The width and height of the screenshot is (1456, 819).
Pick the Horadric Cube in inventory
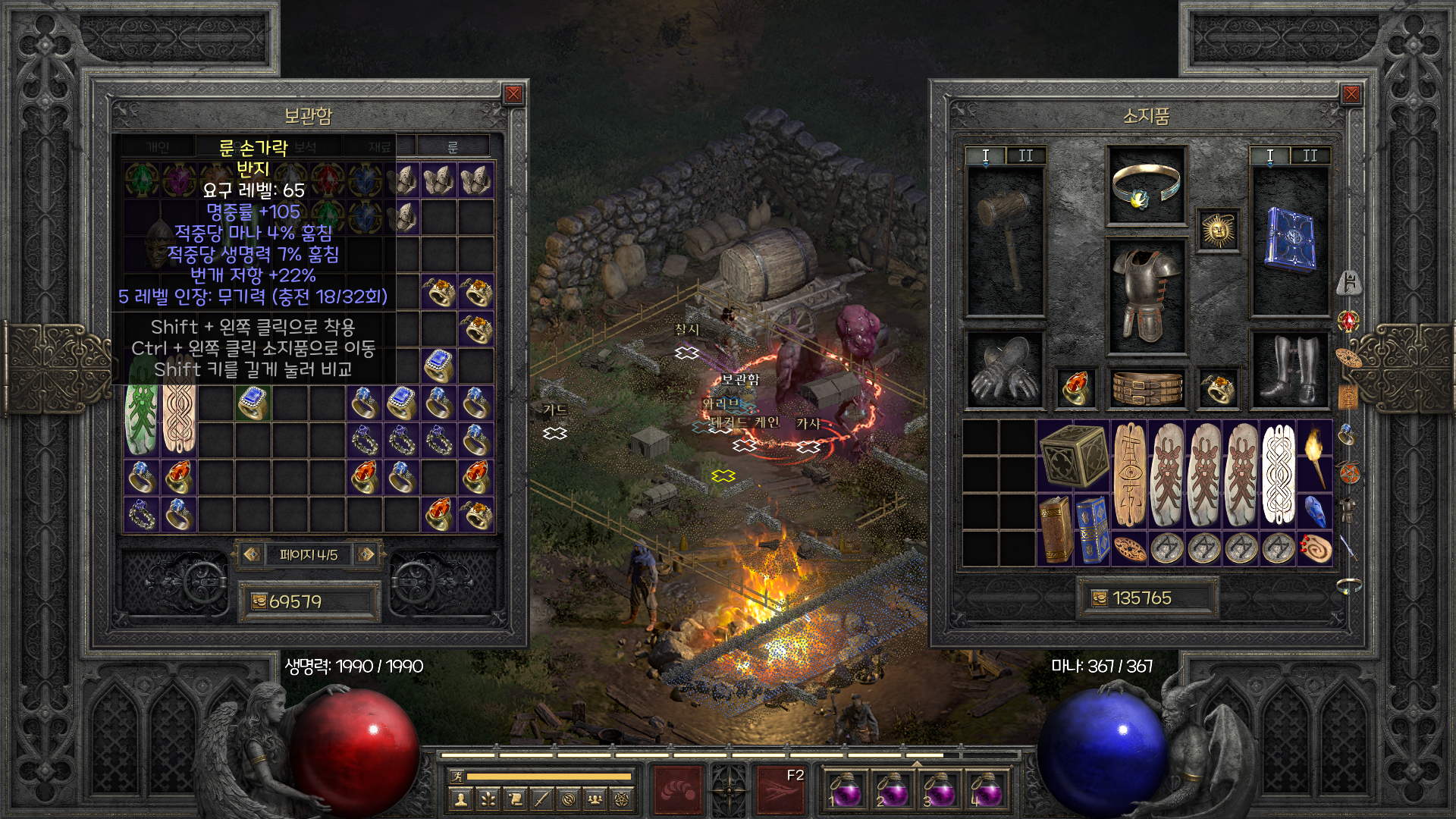[x=1074, y=455]
